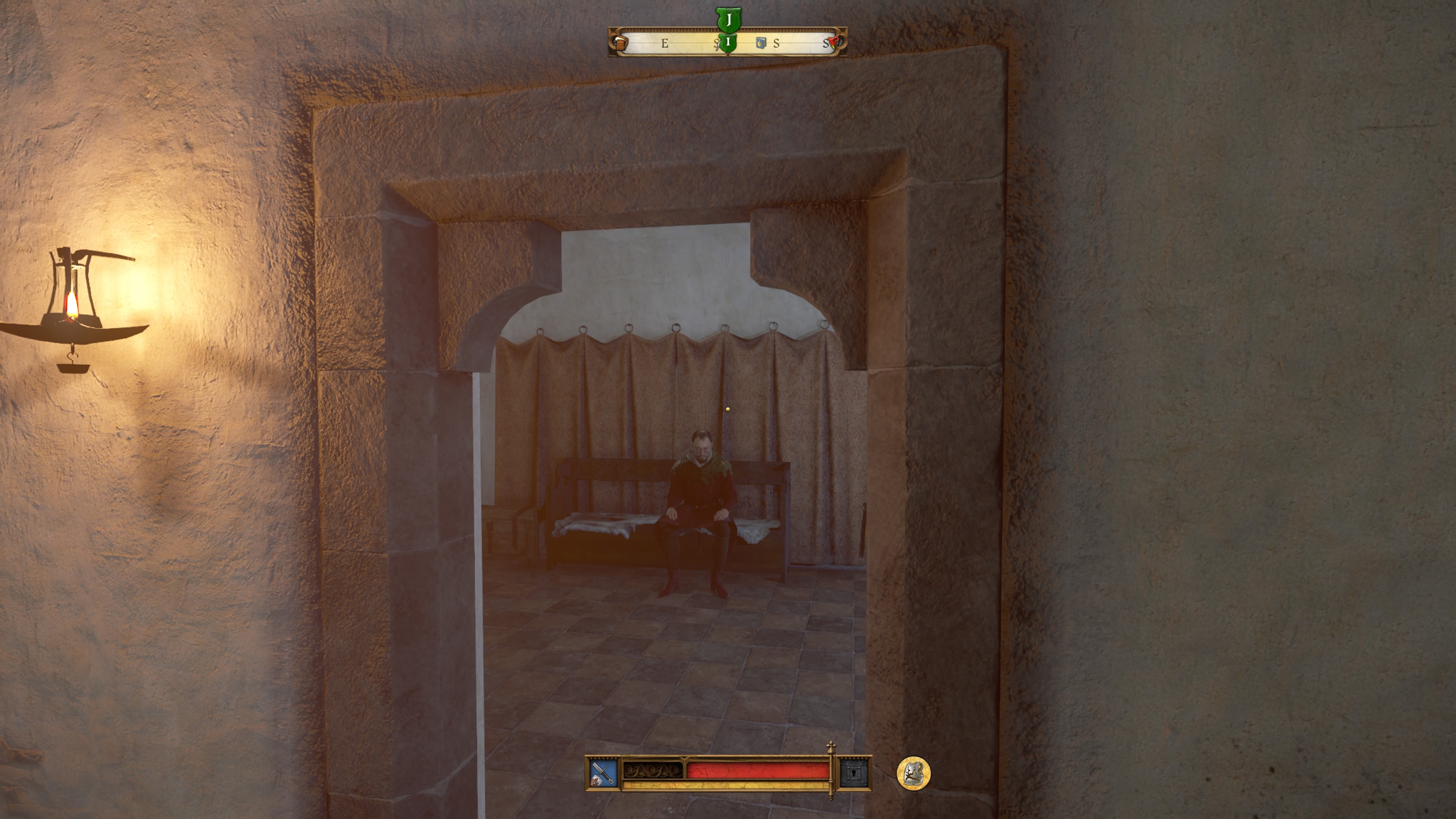The height and width of the screenshot is (819, 1456).
Task: Toggle the ornate scrollwork panel left of health bar
Action: click(653, 772)
